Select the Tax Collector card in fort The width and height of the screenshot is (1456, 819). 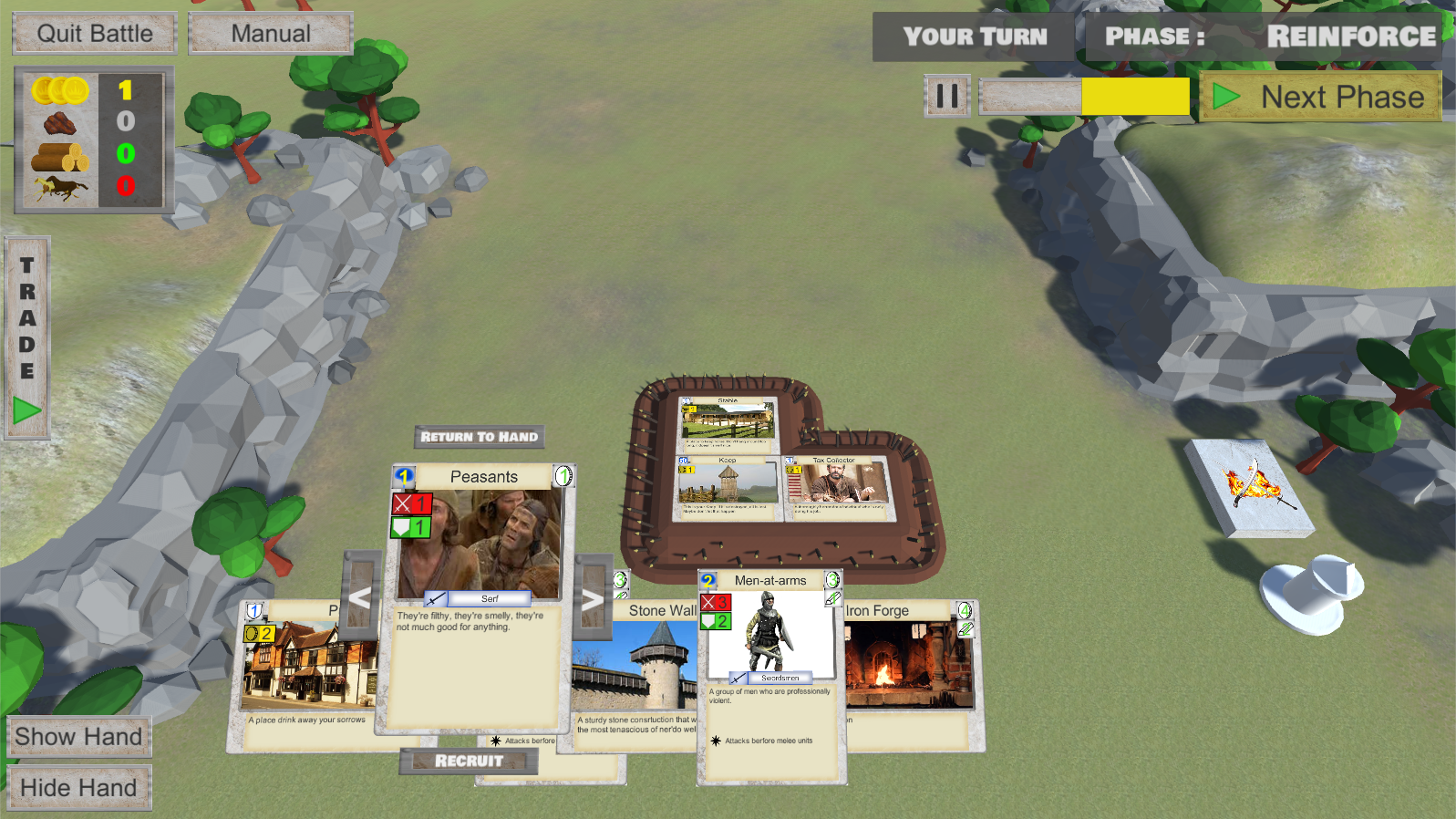pyautogui.click(x=836, y=487)
